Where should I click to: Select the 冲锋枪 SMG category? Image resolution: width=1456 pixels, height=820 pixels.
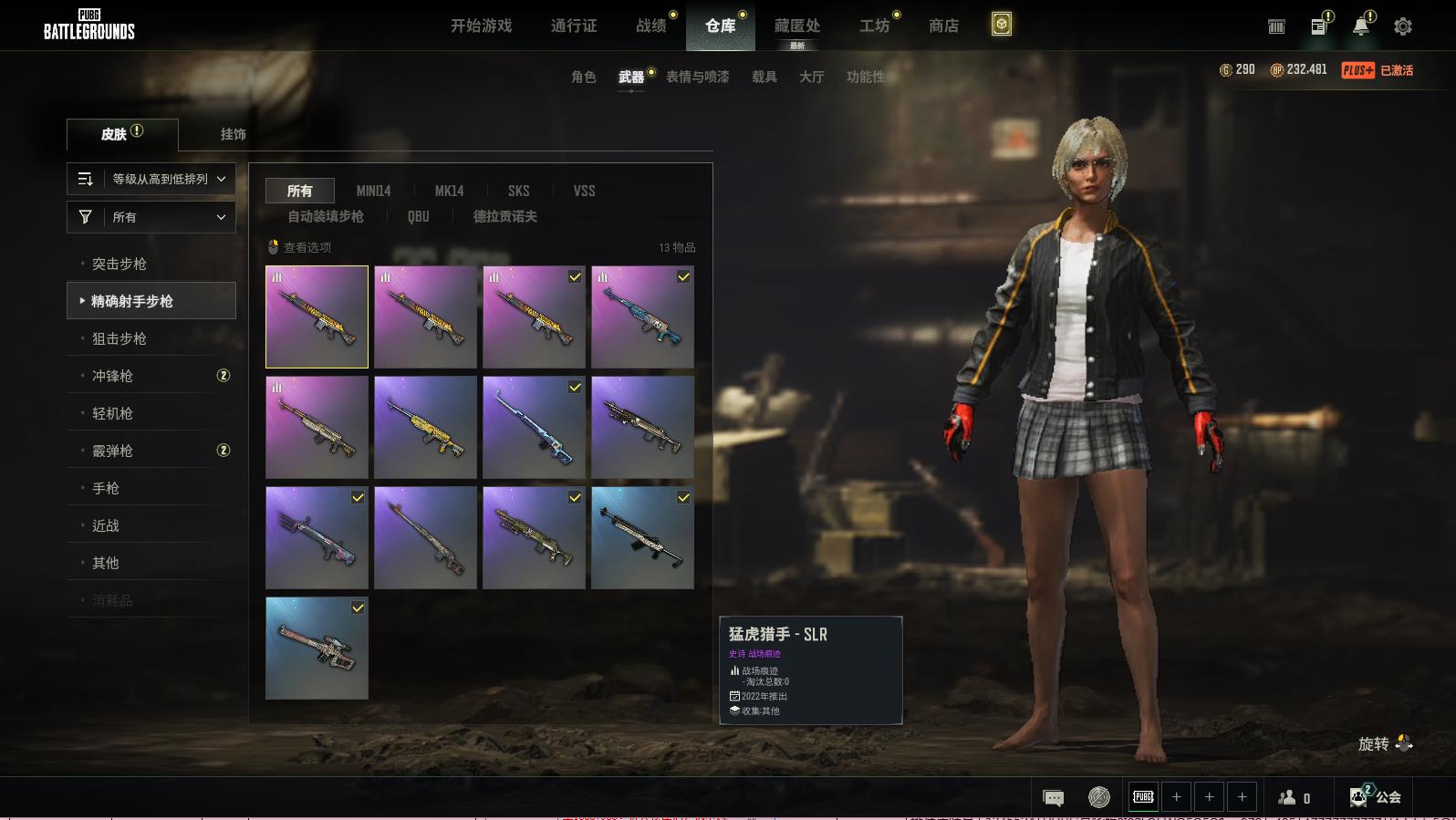pyautogui.click(x=112, y=376)
